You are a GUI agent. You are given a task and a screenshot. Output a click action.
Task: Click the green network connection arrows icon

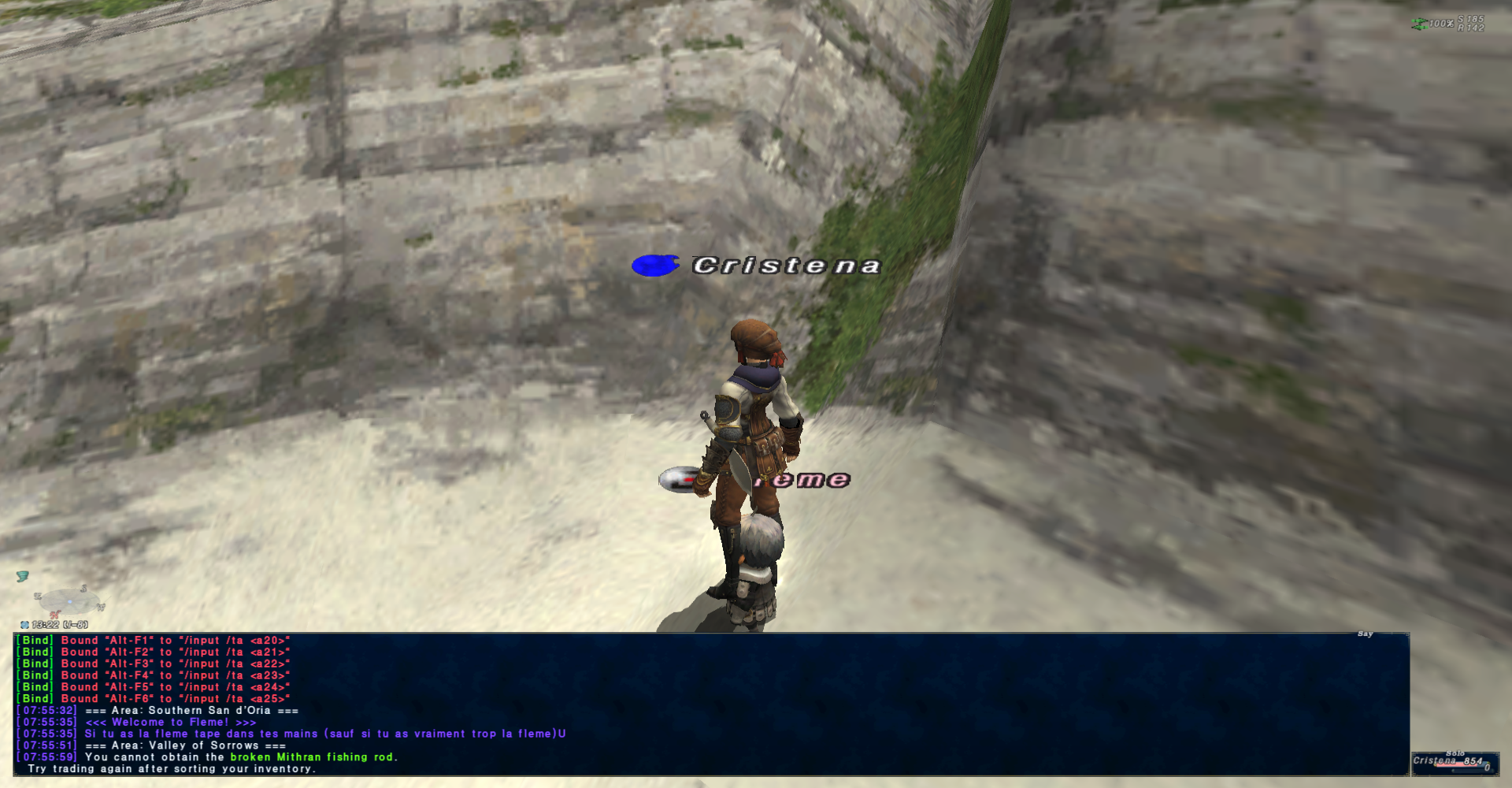(x=1419, y=24)
